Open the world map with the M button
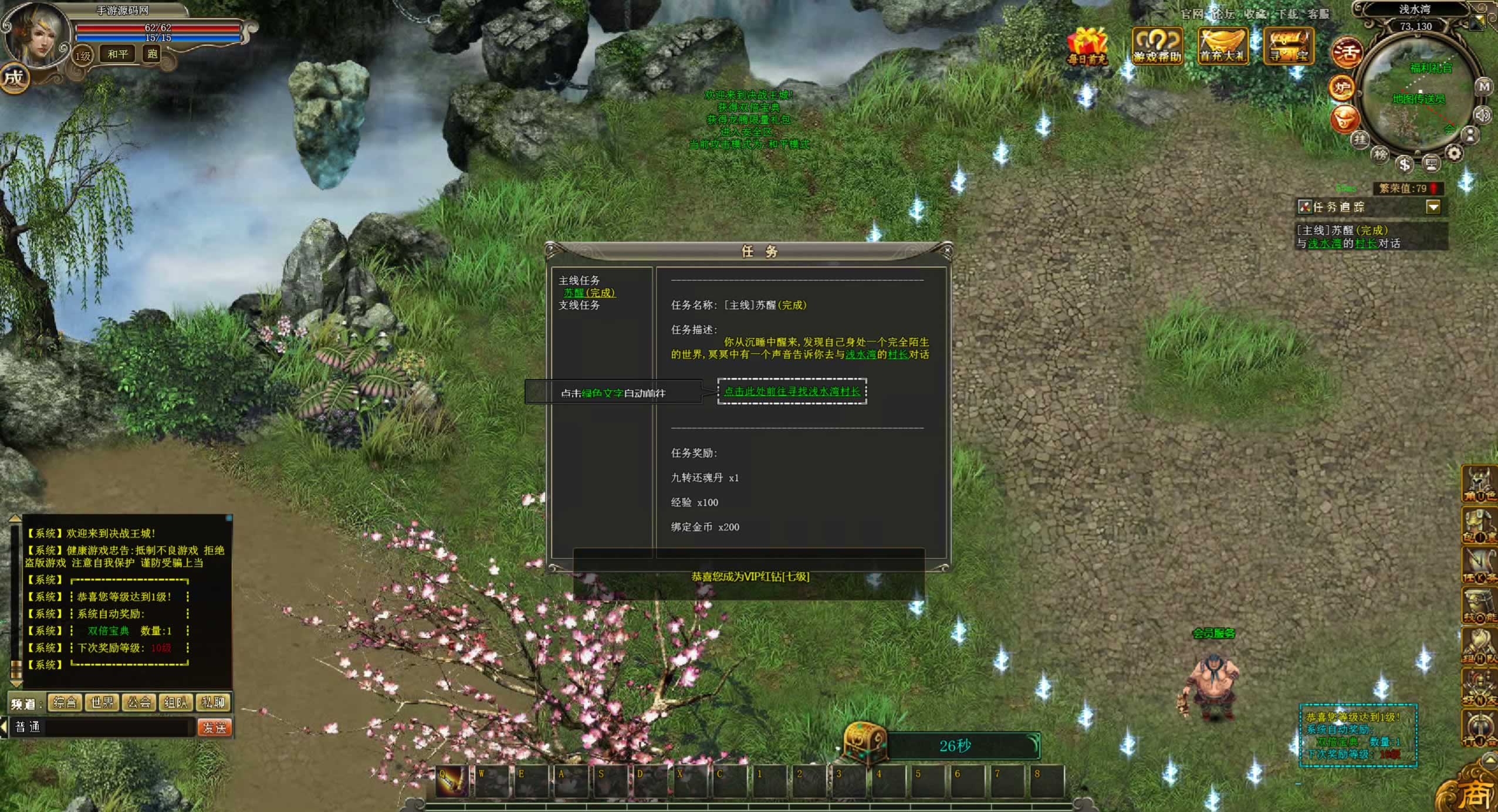The width and height of the screenshot is (1498, 812). (1484, 87)
